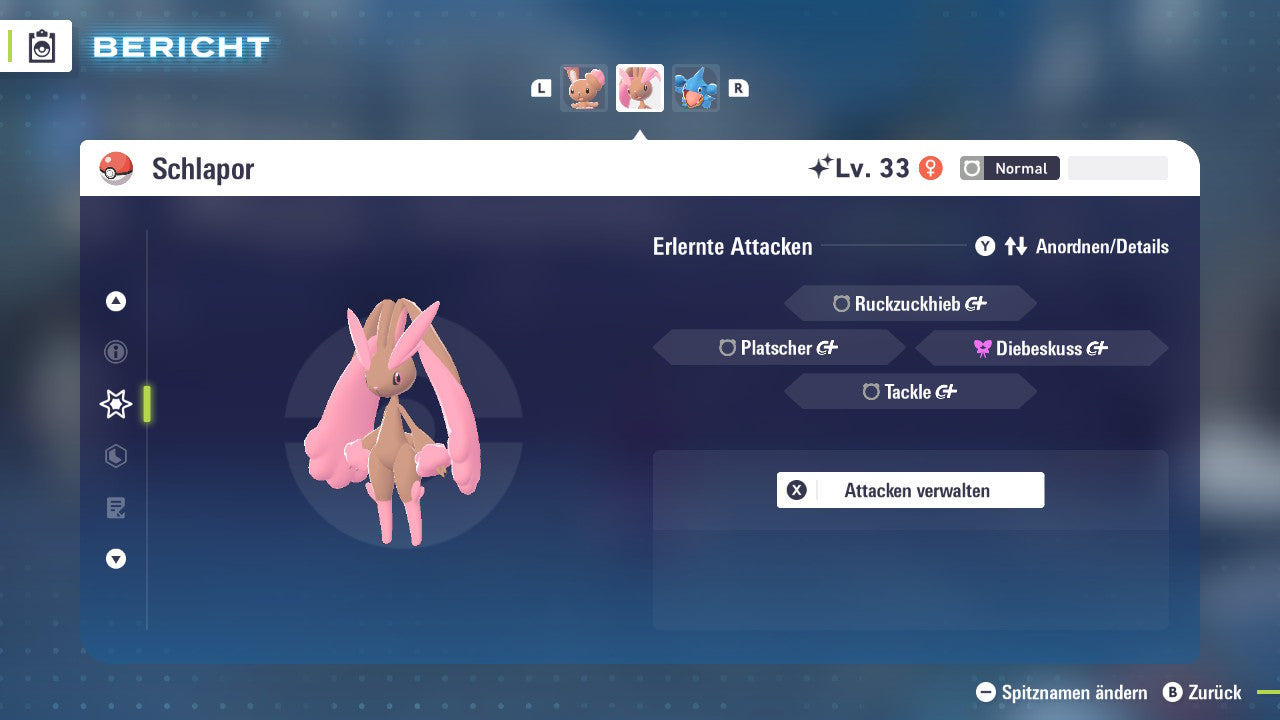This screenshot has height=720, width=1280.
Task: Select the move Platscher
Action: [x=778, y=347]
